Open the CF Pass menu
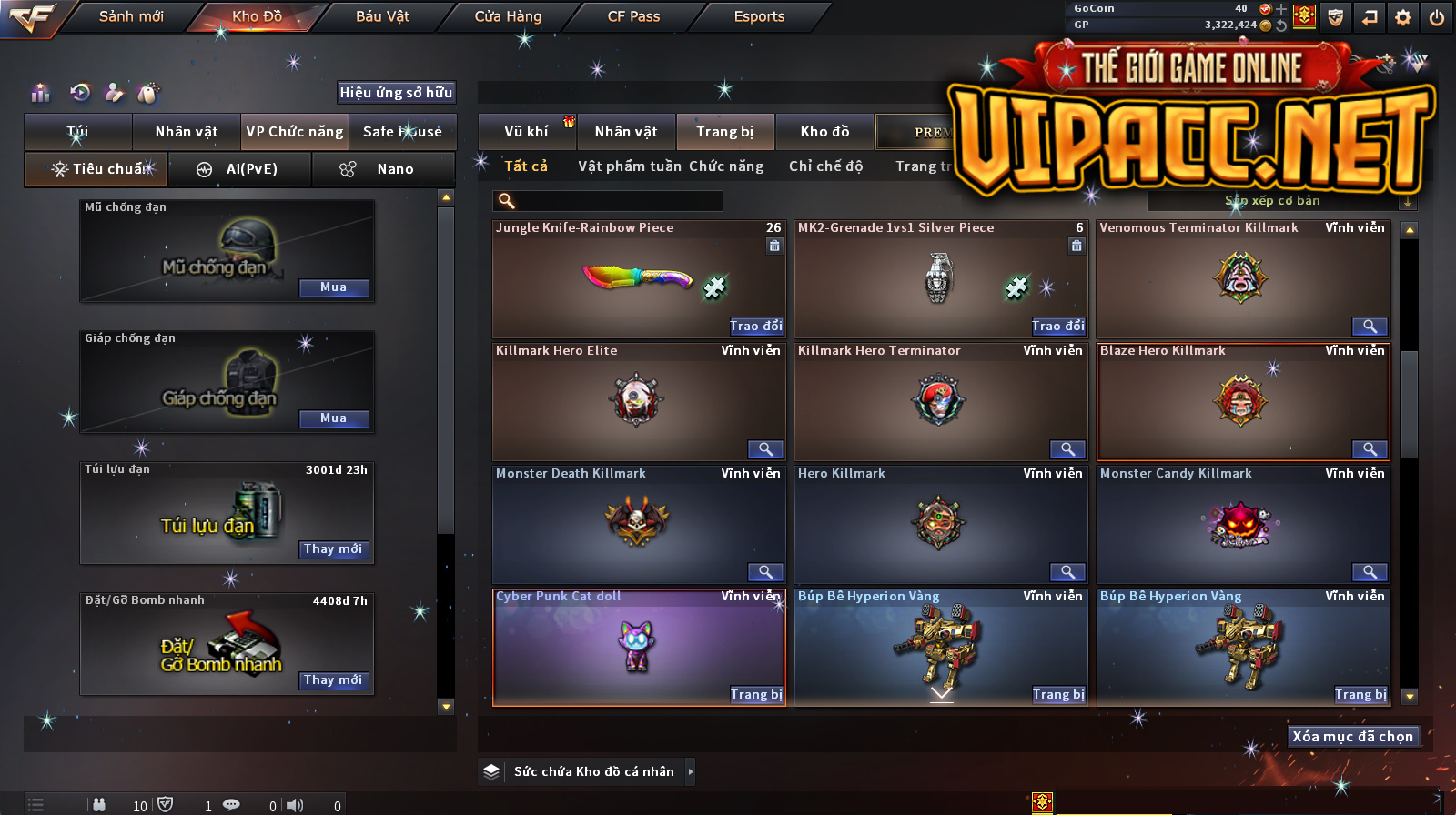Screen dimensions: 1456x815 tap(633, 16)
